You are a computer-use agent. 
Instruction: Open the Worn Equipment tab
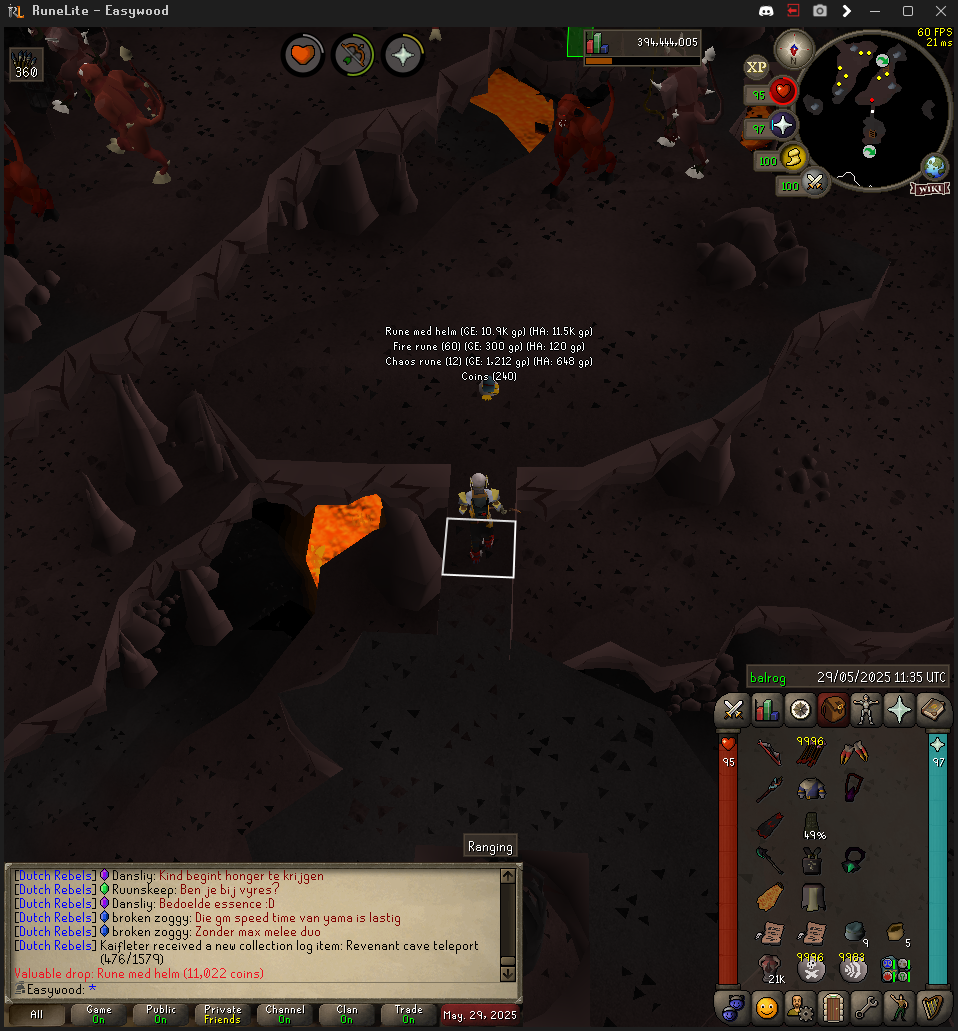(865, 710)
